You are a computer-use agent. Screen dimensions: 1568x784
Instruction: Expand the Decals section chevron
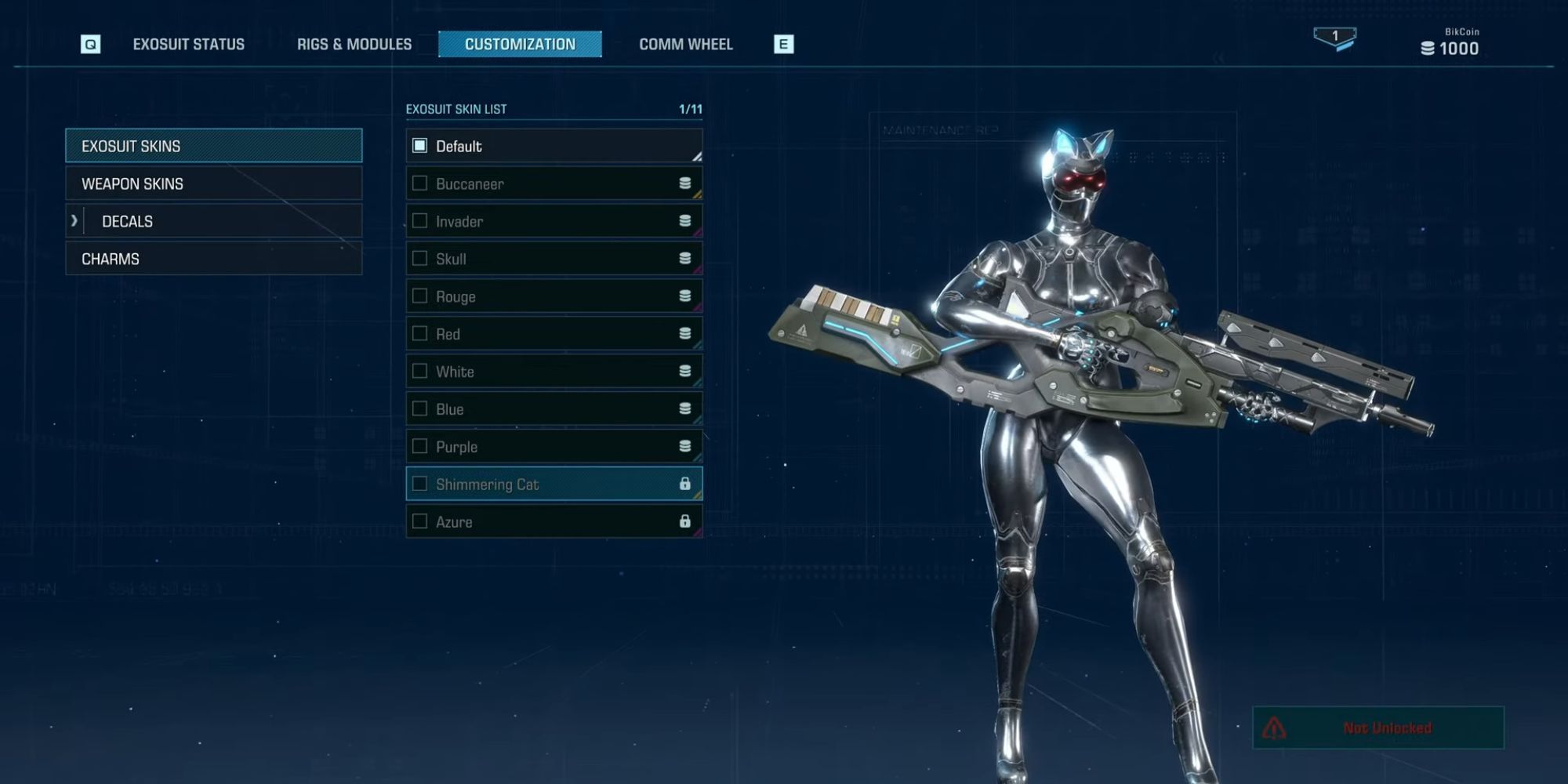(x=76, y=221)
